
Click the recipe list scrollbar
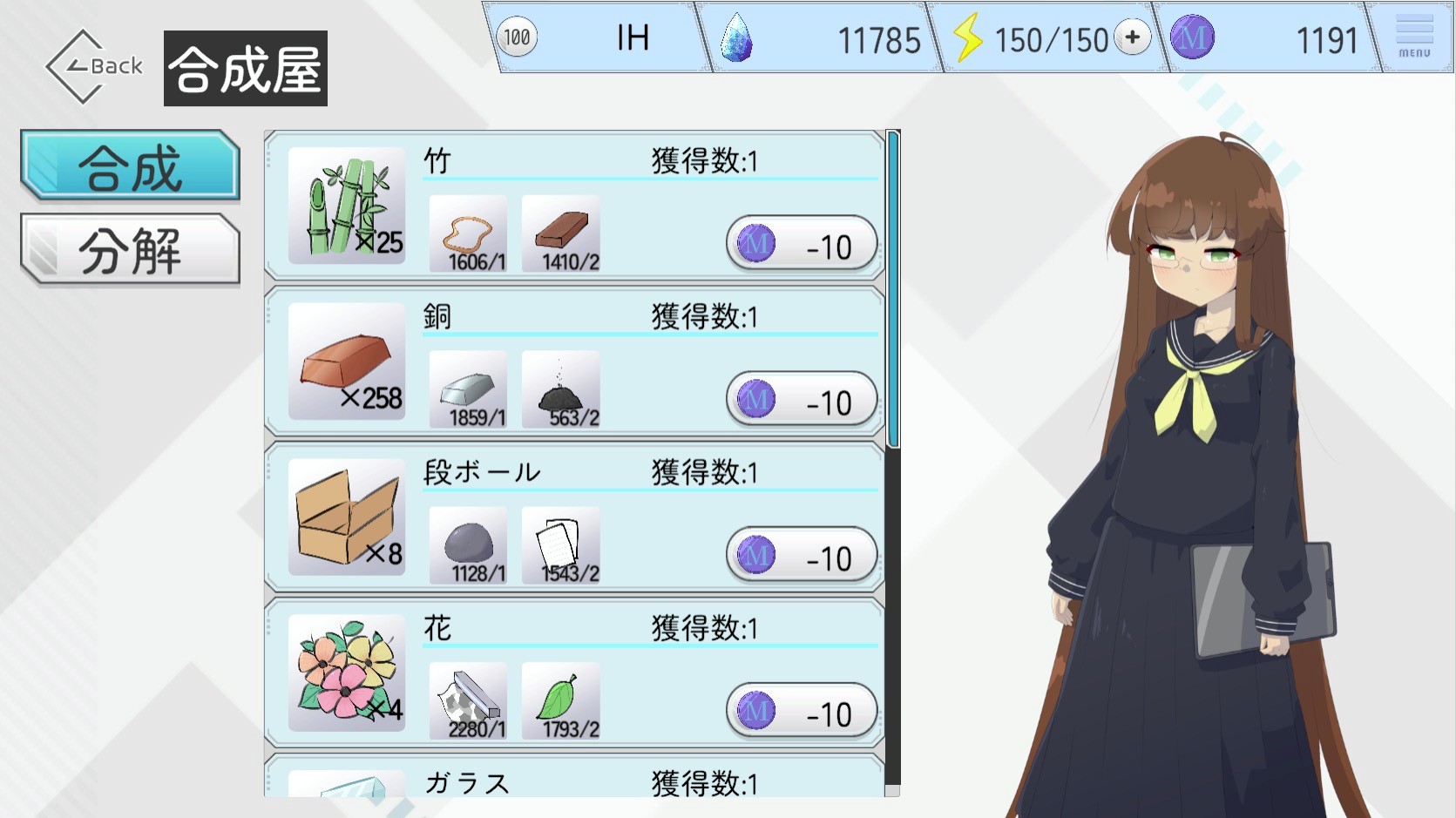point(892,289)
